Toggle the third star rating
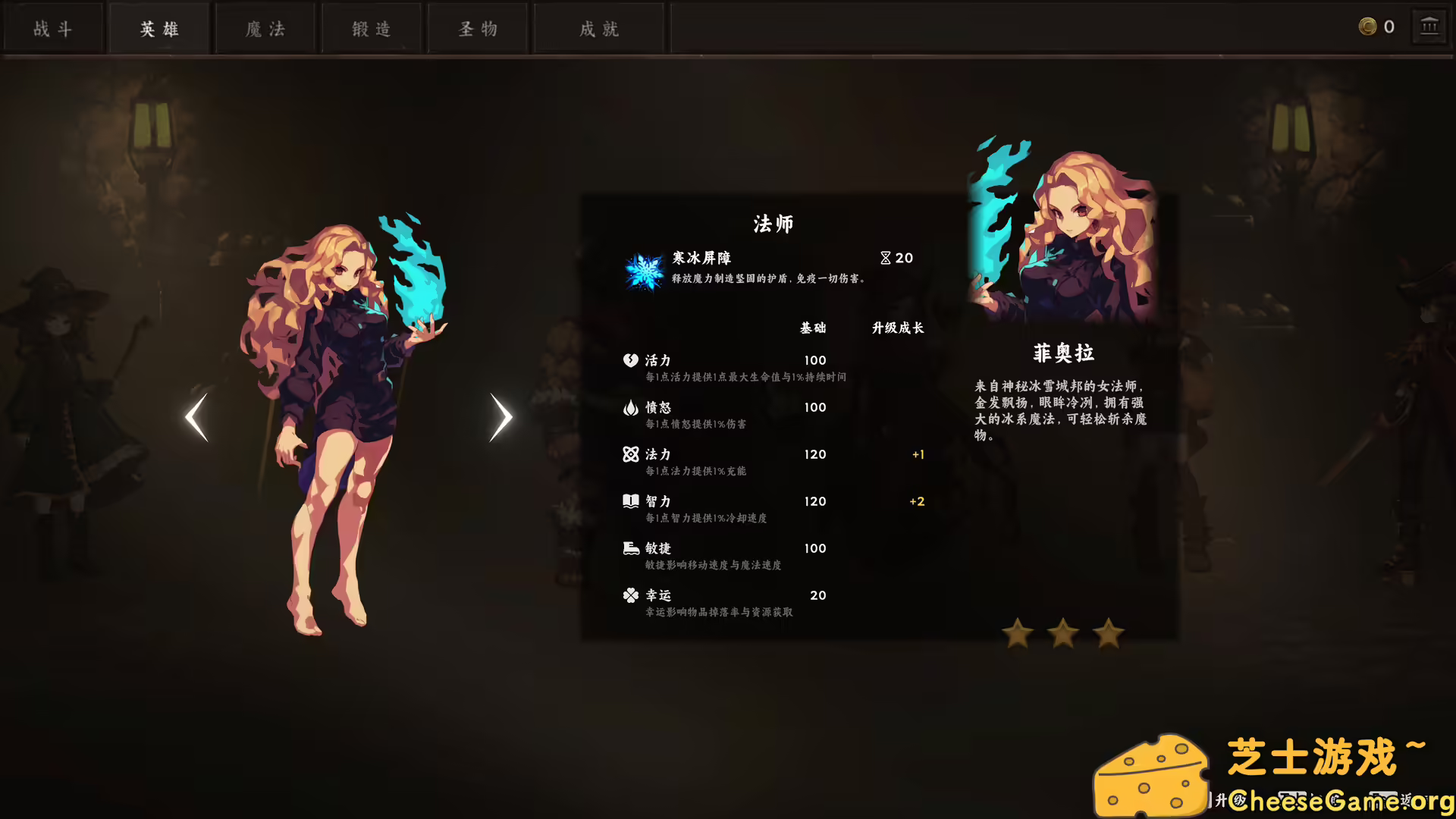 click(1107, 635)
